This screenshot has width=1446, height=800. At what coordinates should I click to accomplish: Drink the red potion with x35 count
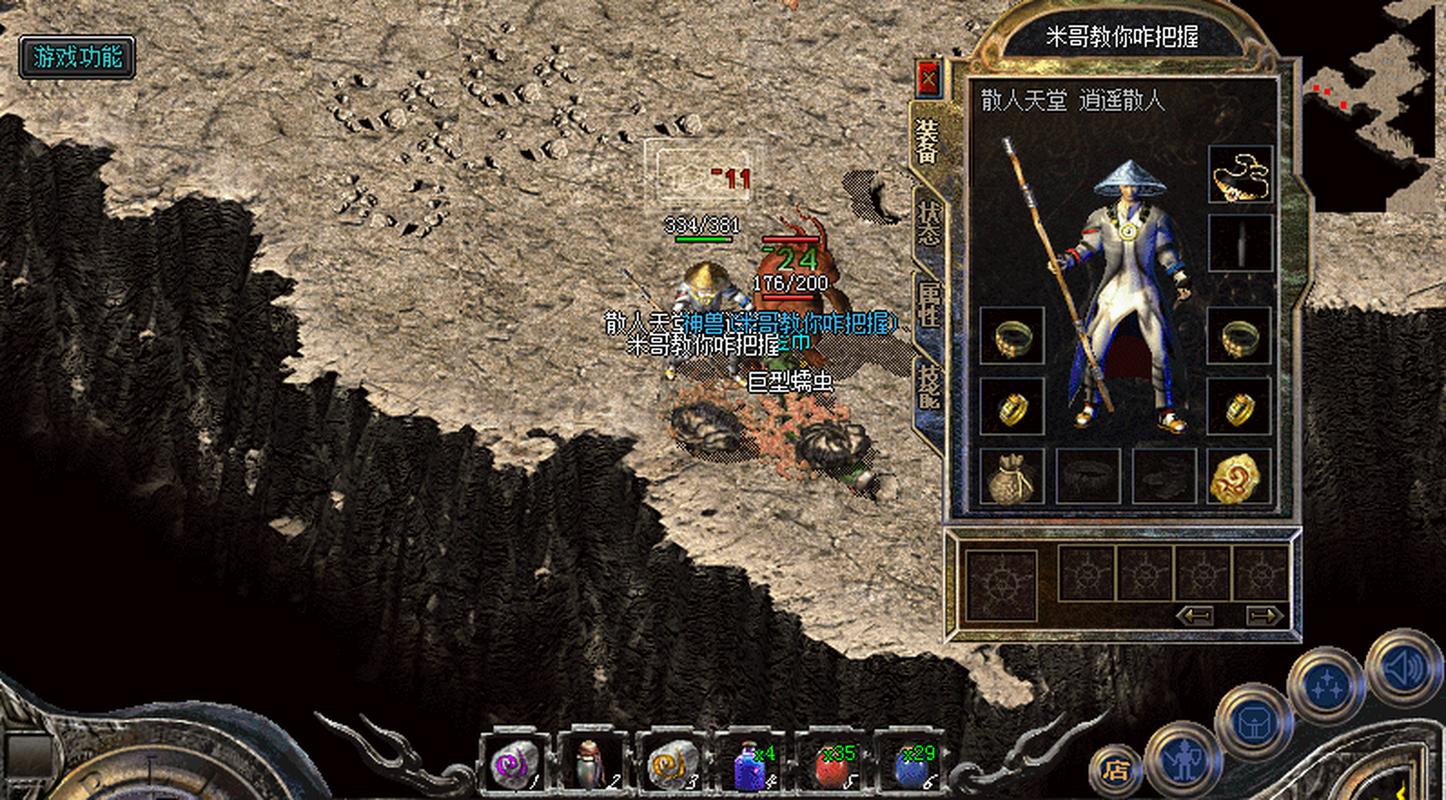click(830, 765)
